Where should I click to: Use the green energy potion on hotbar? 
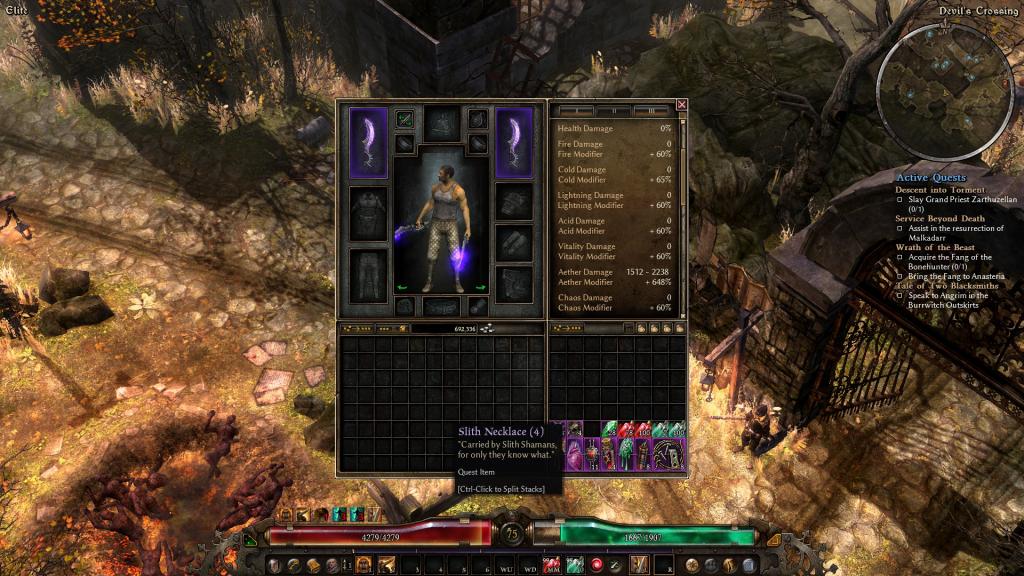[575, 566]
